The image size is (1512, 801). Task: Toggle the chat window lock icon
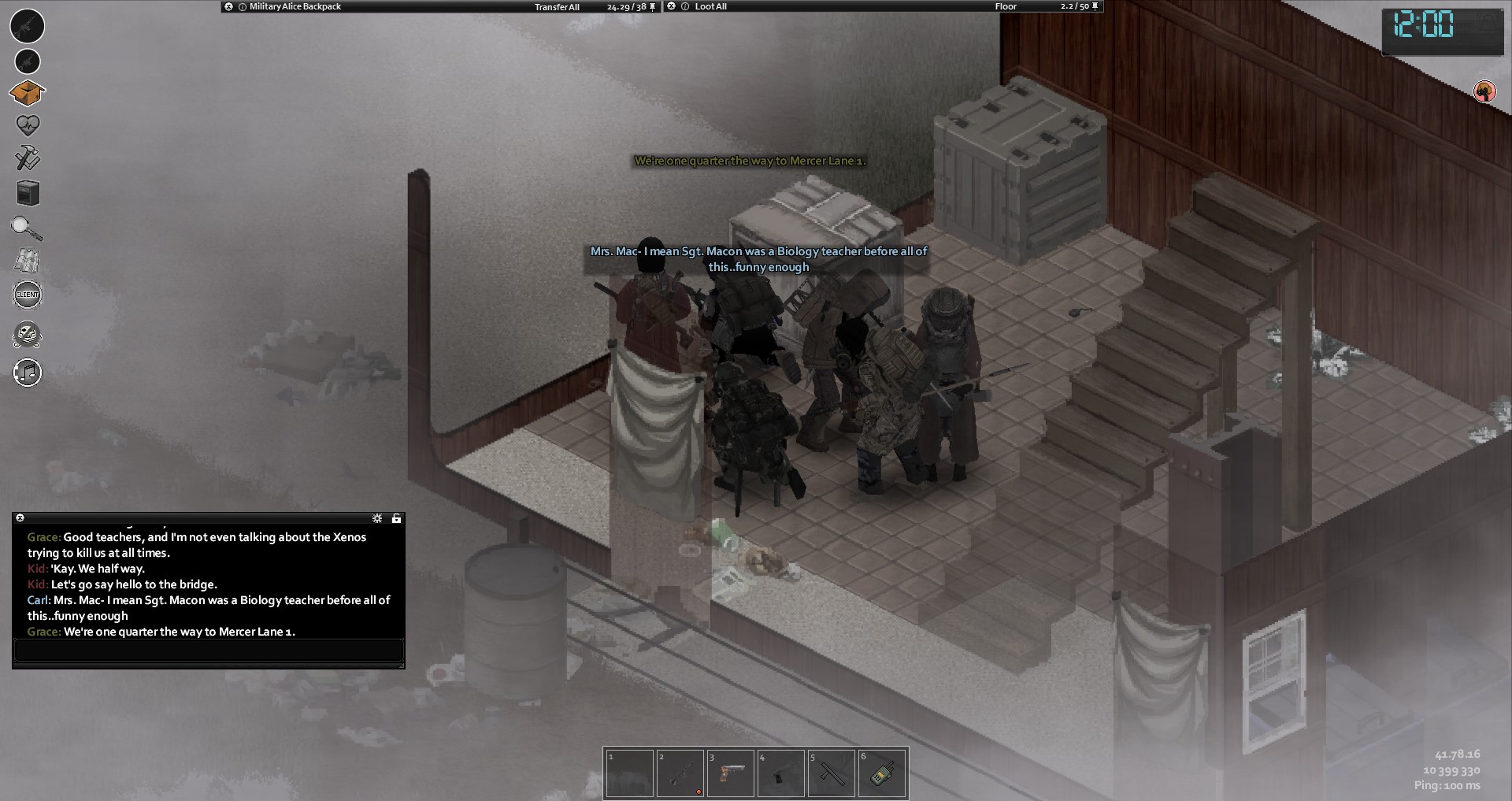click(396, 518)
